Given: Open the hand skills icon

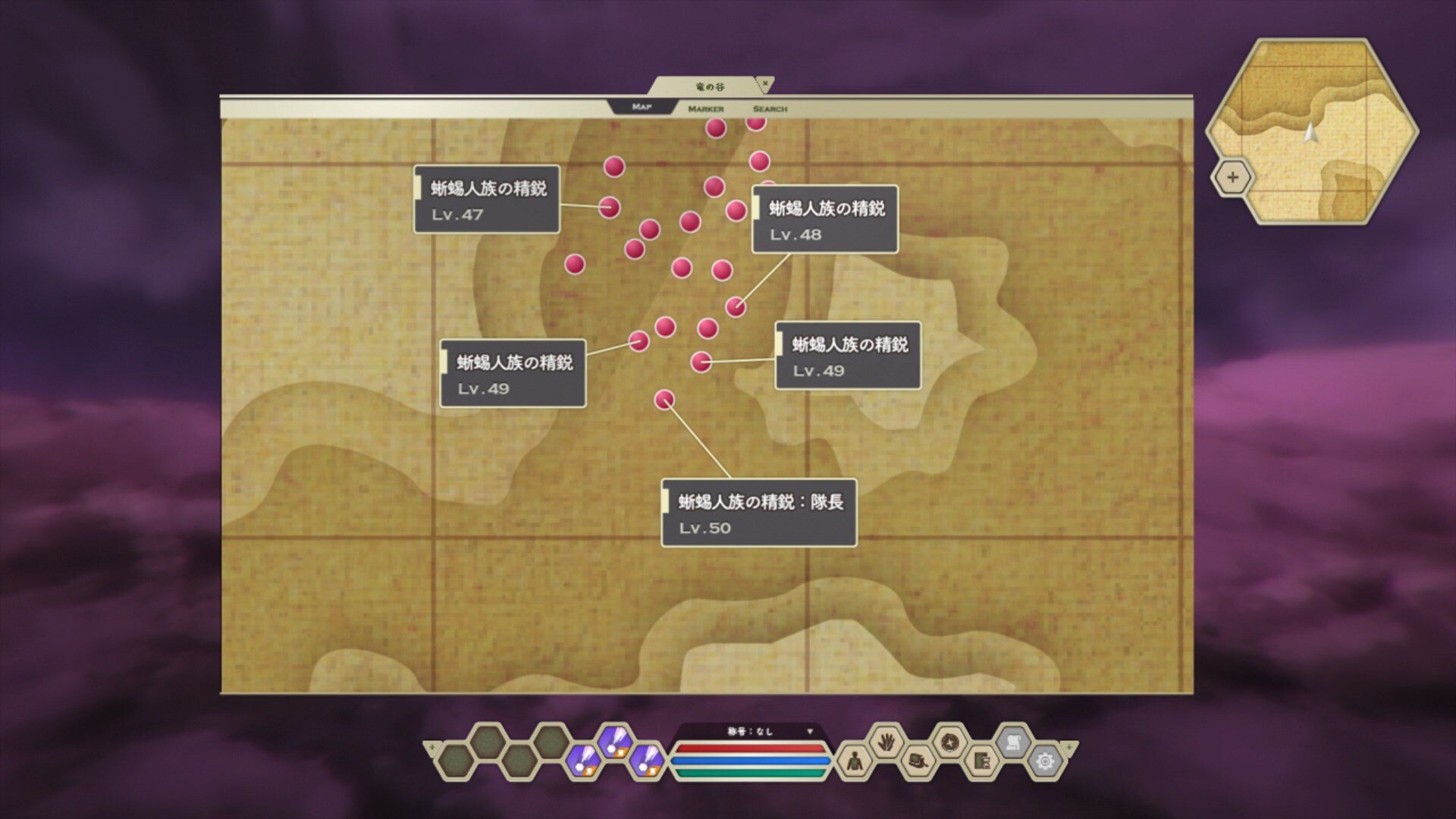Looking at the screenshot, I should click(x=886, y=742).
